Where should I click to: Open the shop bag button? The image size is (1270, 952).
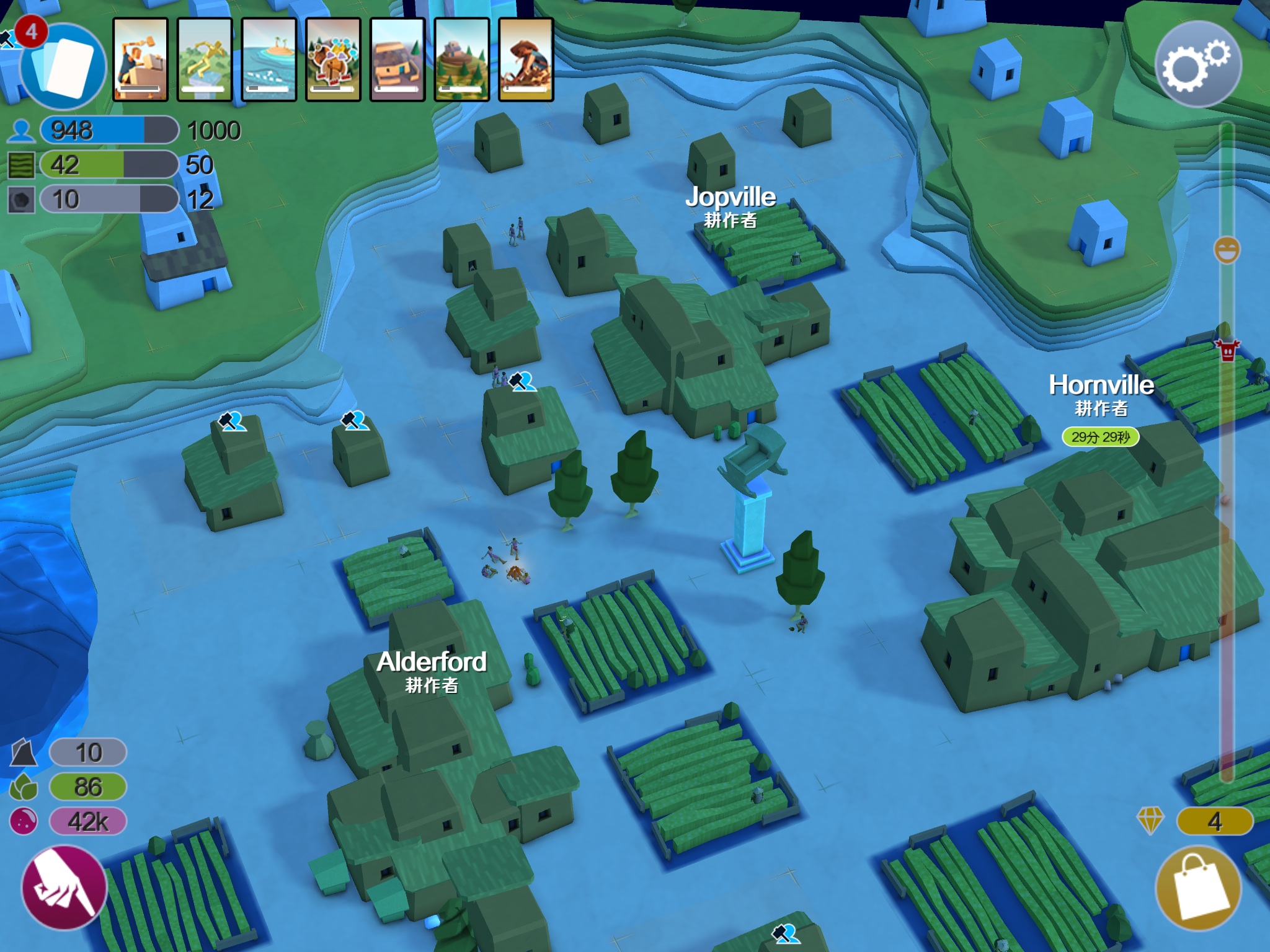click(x=1199, y=888)
